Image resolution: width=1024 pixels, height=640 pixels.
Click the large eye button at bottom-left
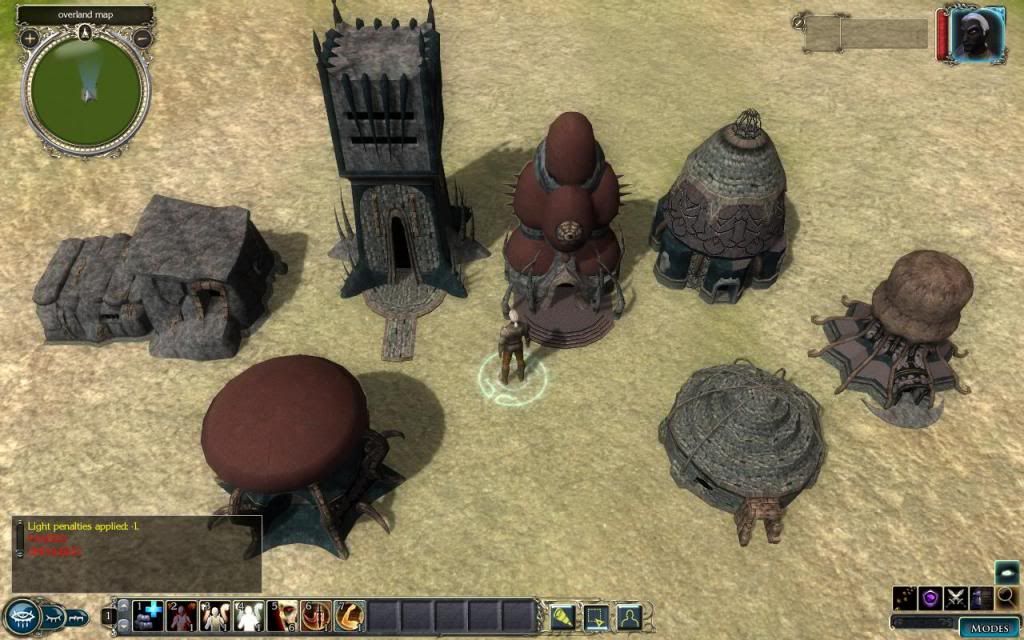(x=21, y=616)
